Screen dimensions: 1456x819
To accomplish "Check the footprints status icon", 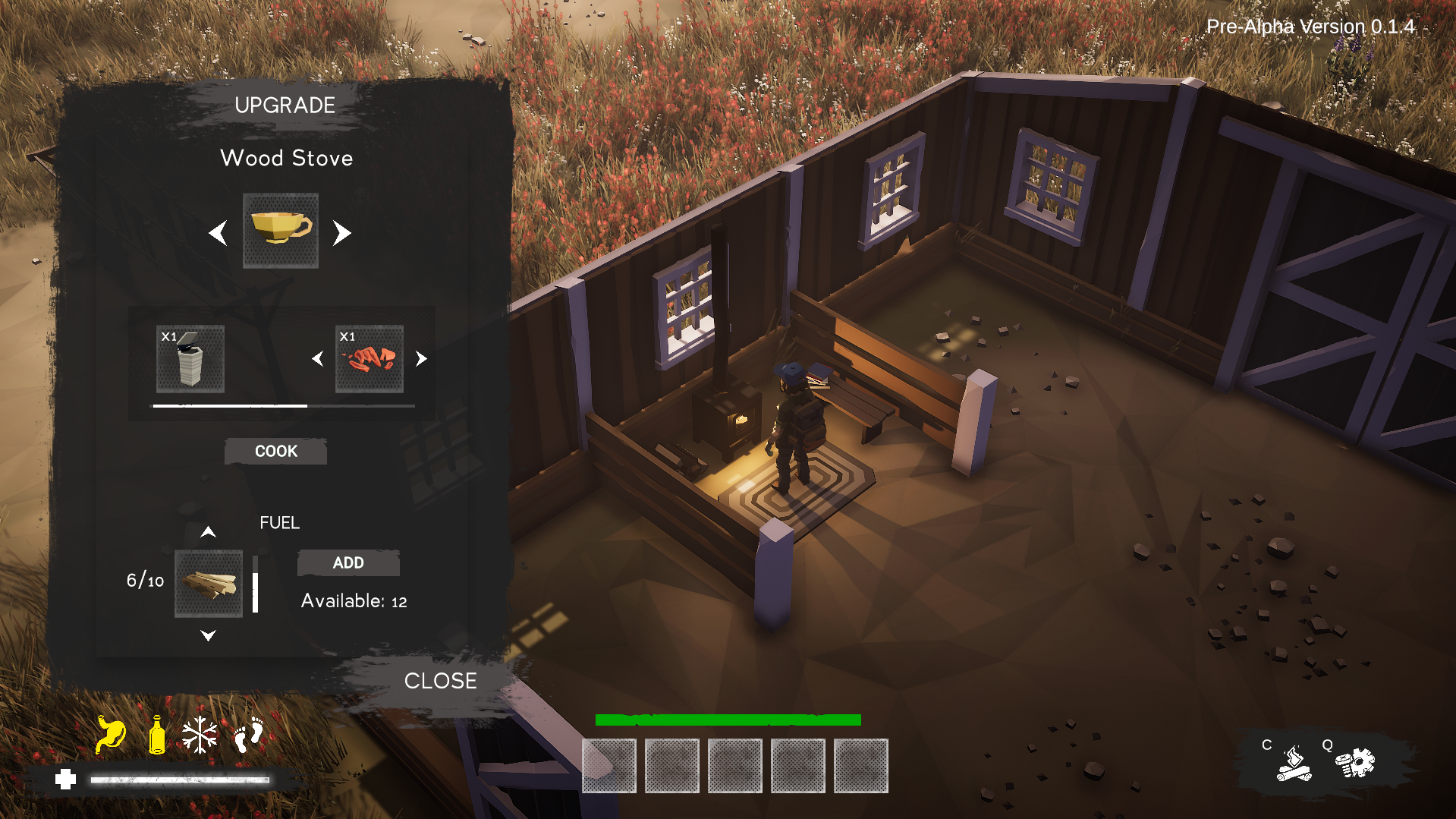I will 248,735.
